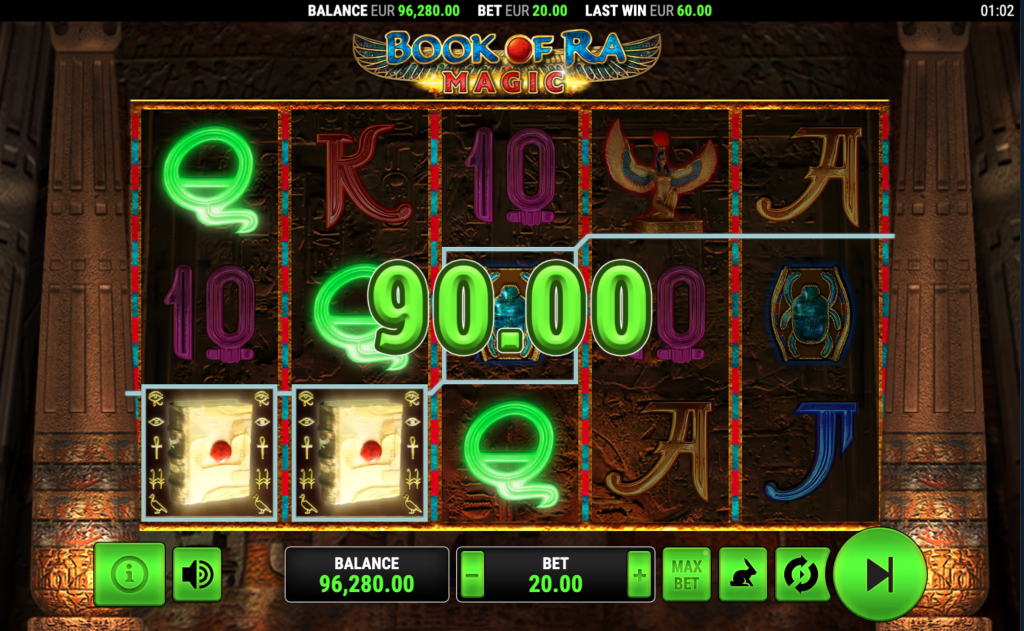Toggle the rabbit fast-spin mode

click(x=743, y=575)
